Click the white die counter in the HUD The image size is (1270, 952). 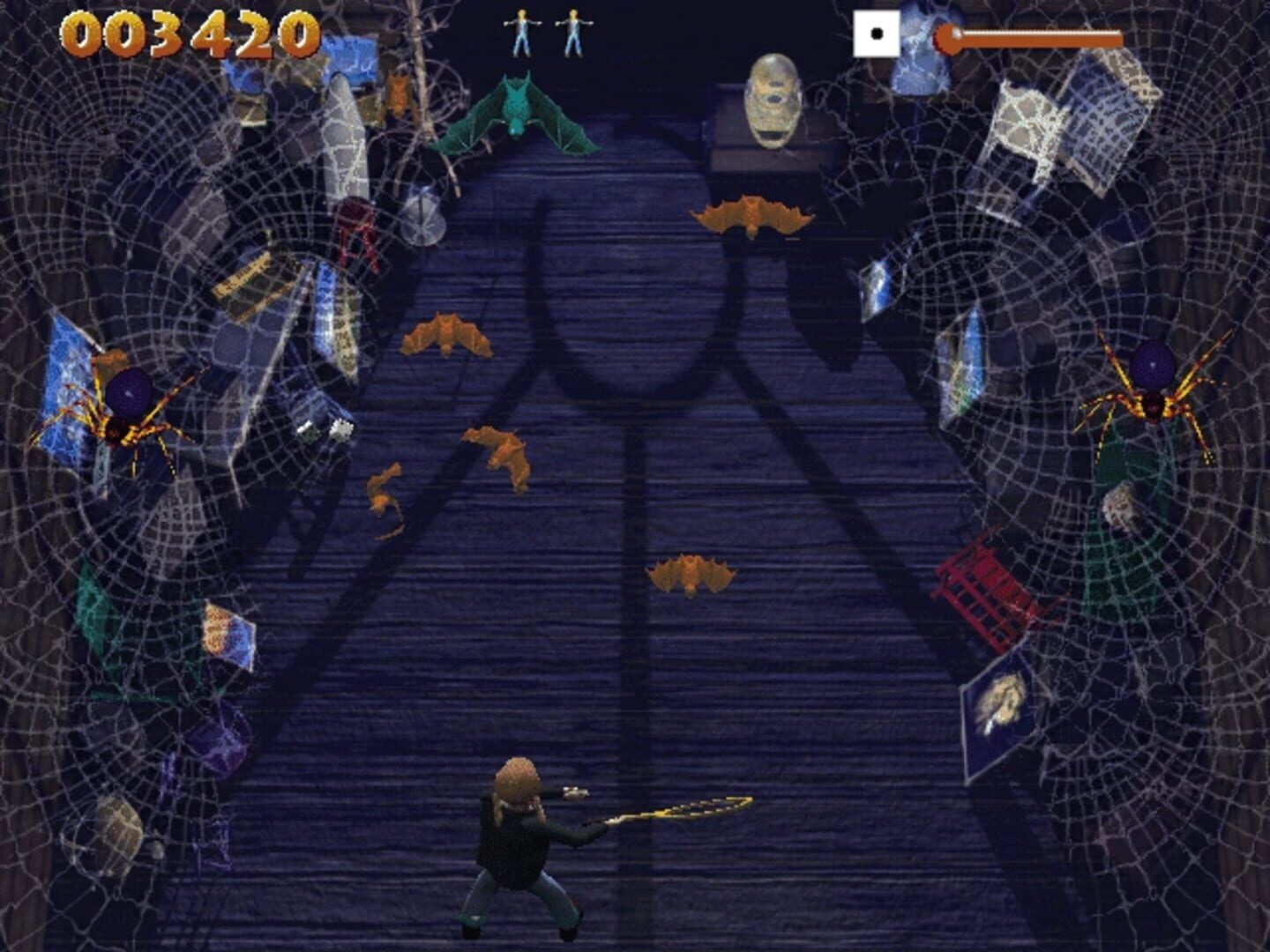pos(878,33)
